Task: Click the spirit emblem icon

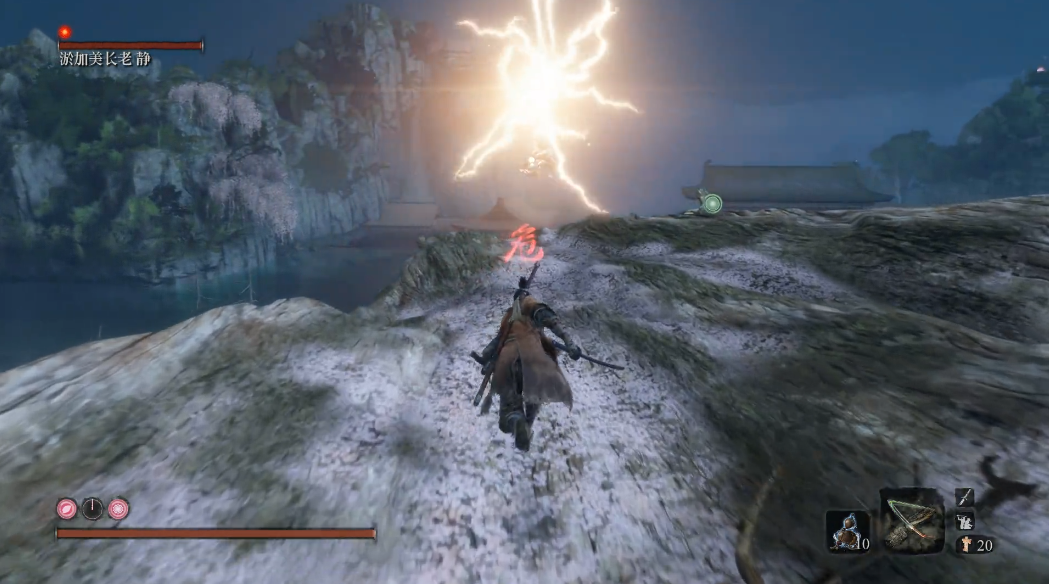Action: coord(965,545)
